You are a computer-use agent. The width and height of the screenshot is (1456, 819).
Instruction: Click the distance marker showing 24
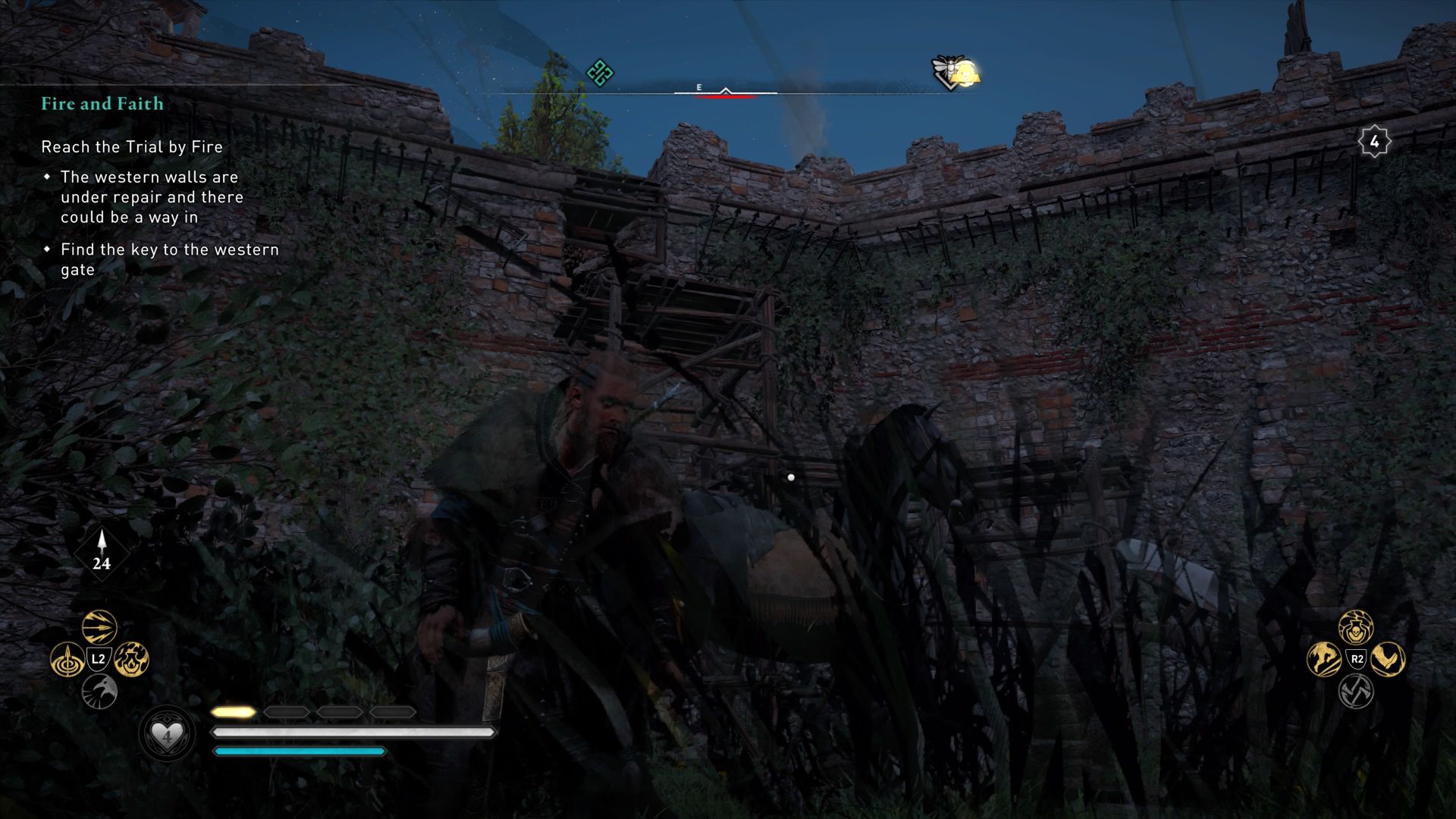101,564
